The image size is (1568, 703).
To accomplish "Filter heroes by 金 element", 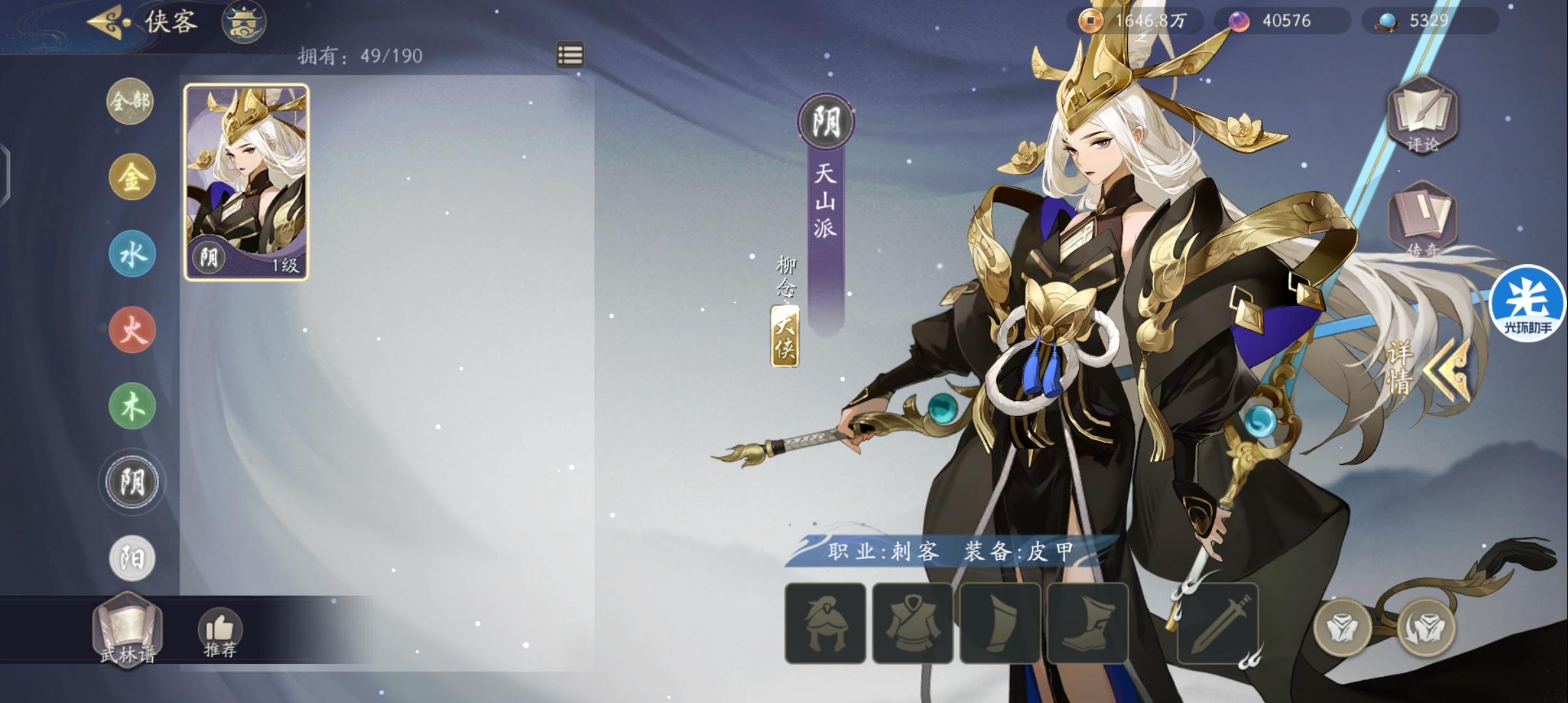I will [132, 177].
